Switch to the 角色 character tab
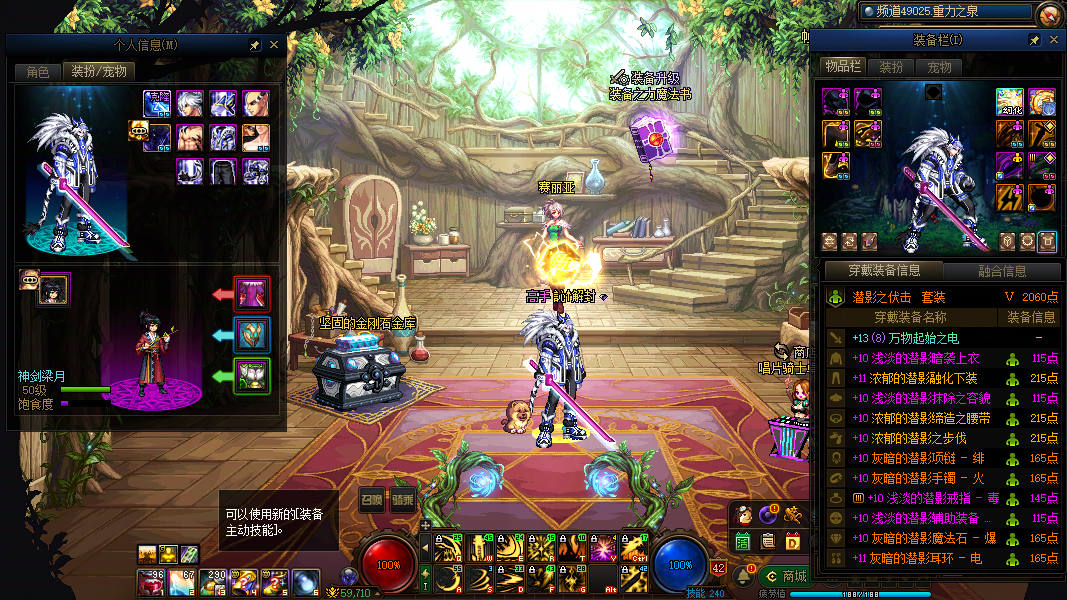1067x600 pixels. click(38, 72)
